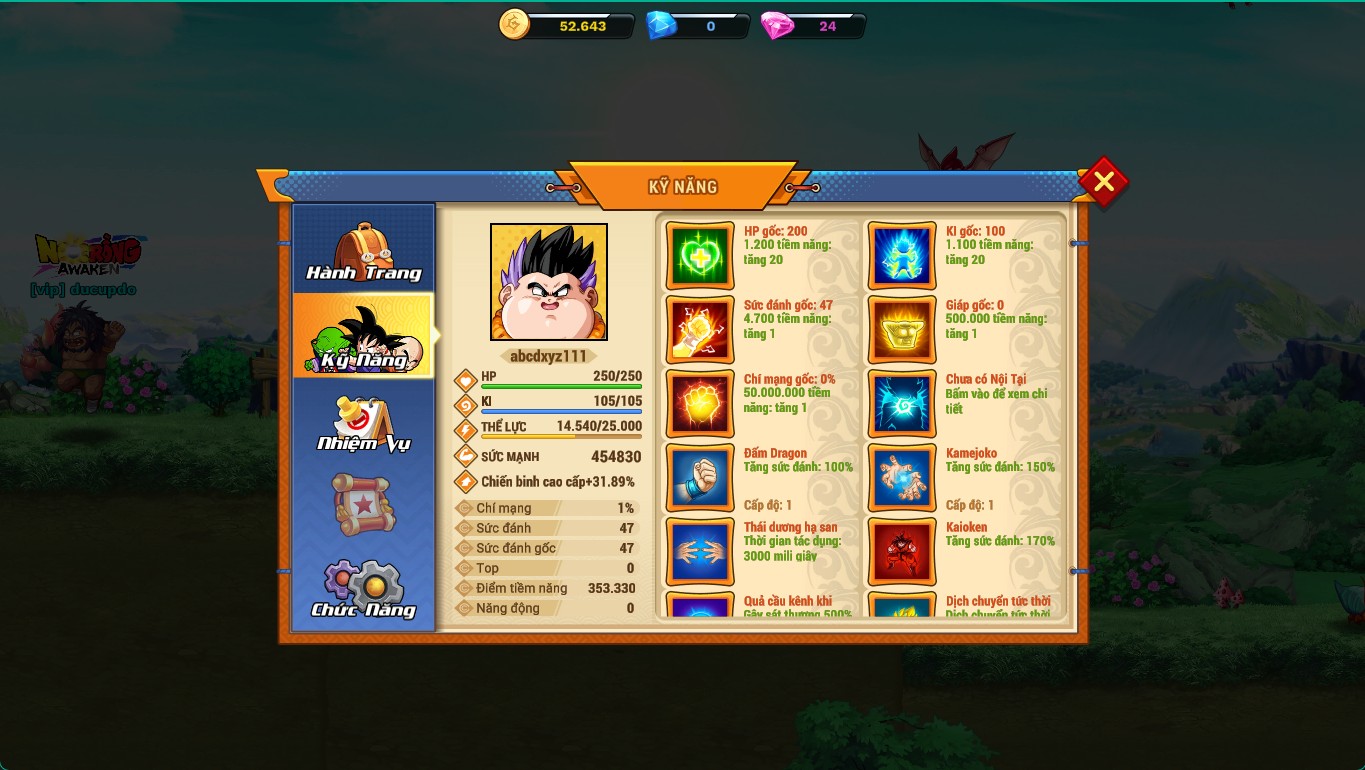1365x770 pixels.
Task: Pick the Kaioken red aura skill
Action: (x=902, y=552)
